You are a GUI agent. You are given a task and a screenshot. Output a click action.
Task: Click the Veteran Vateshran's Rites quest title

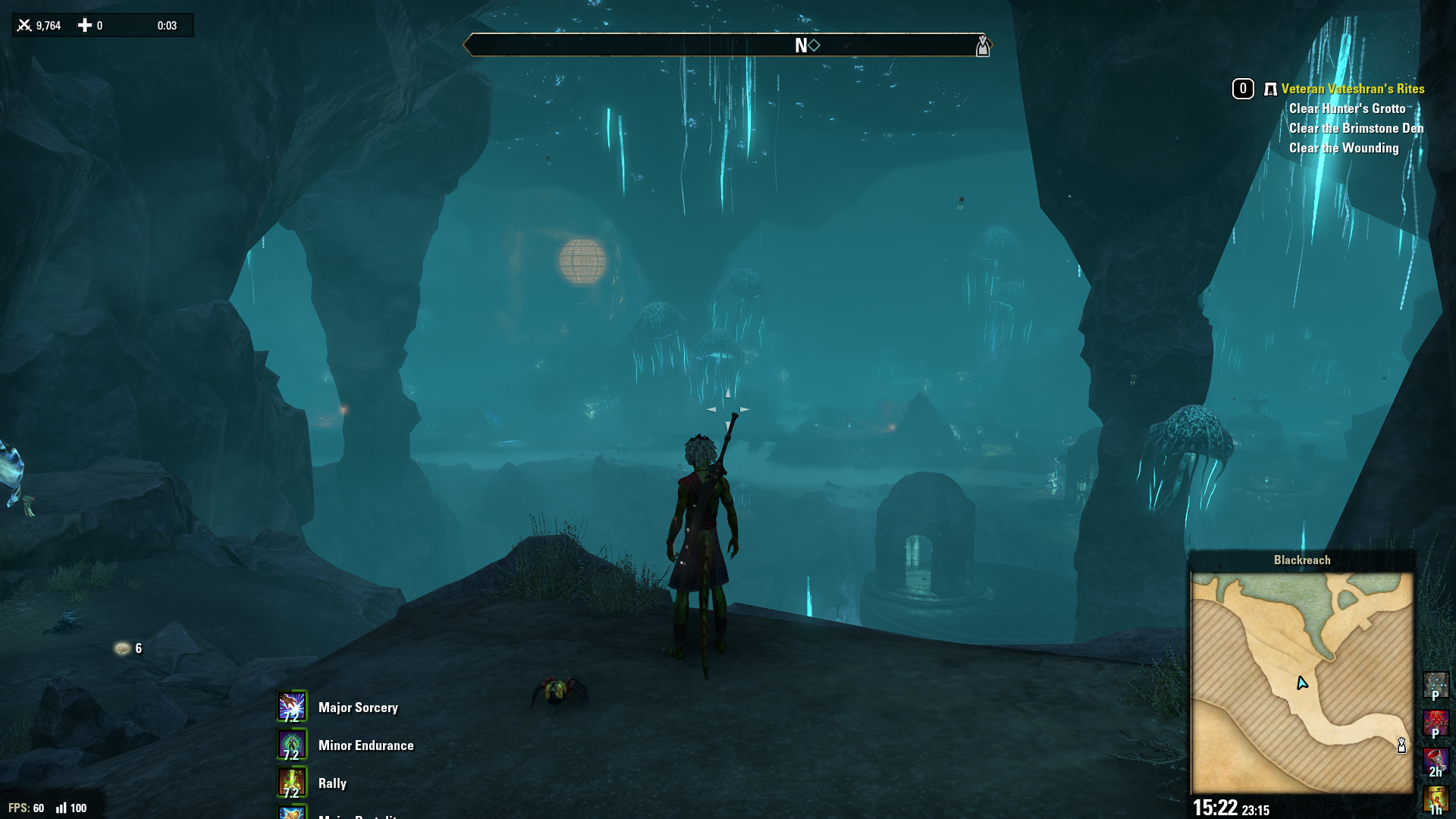[x=1352, y=89]
